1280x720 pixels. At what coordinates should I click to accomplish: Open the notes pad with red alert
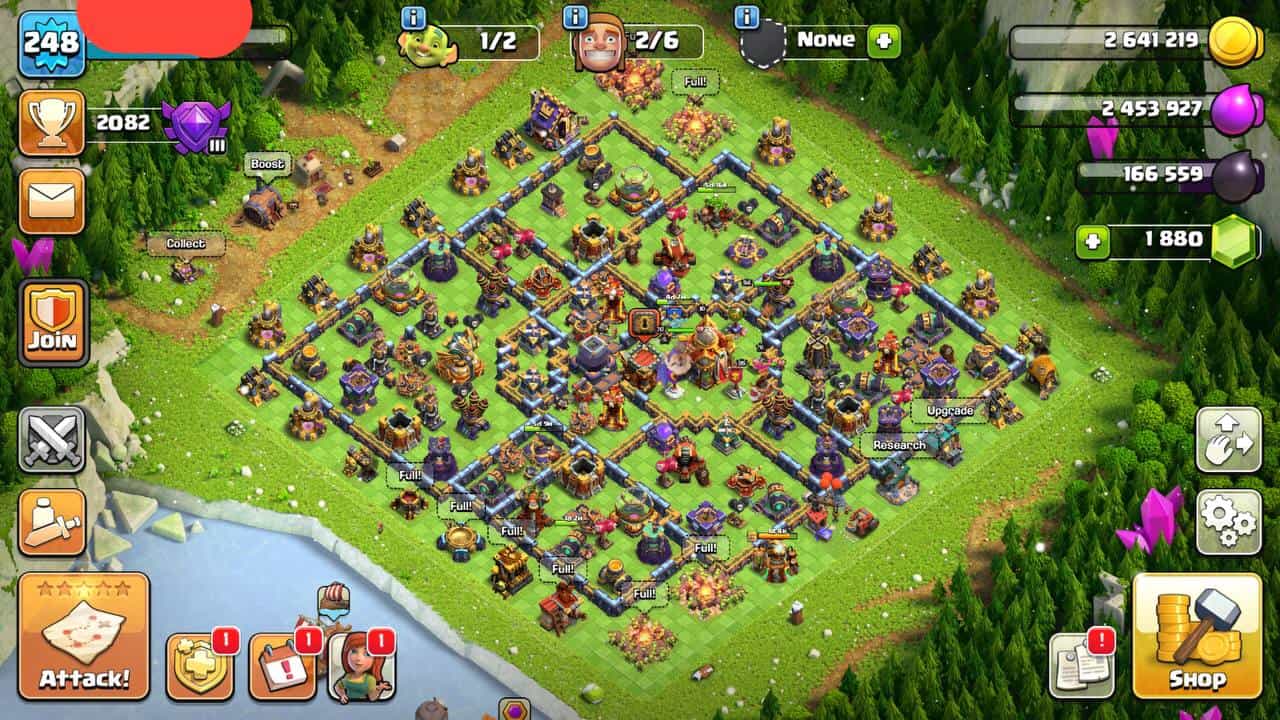pos(1082,665)
